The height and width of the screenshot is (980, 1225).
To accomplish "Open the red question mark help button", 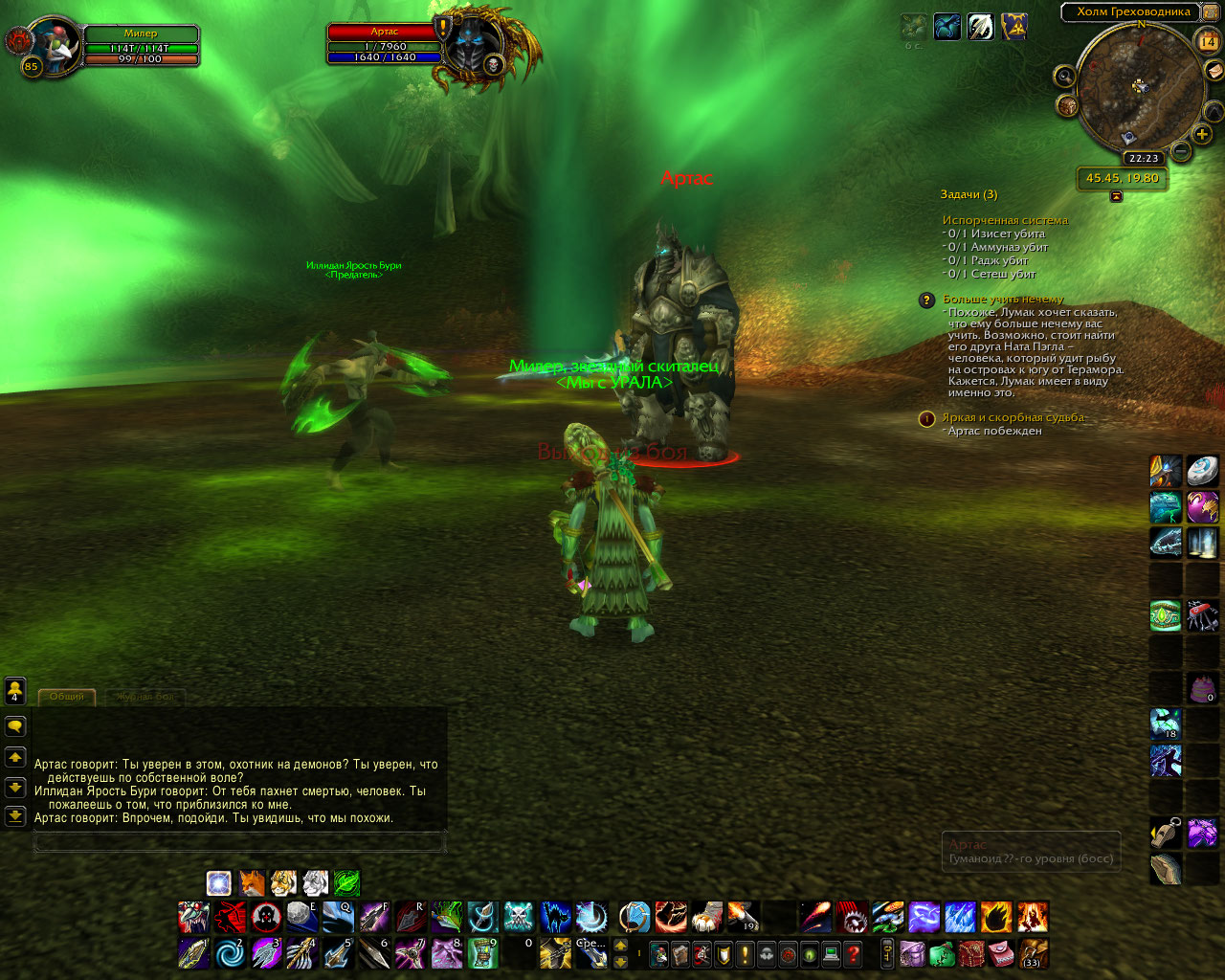I will [853, 953].
